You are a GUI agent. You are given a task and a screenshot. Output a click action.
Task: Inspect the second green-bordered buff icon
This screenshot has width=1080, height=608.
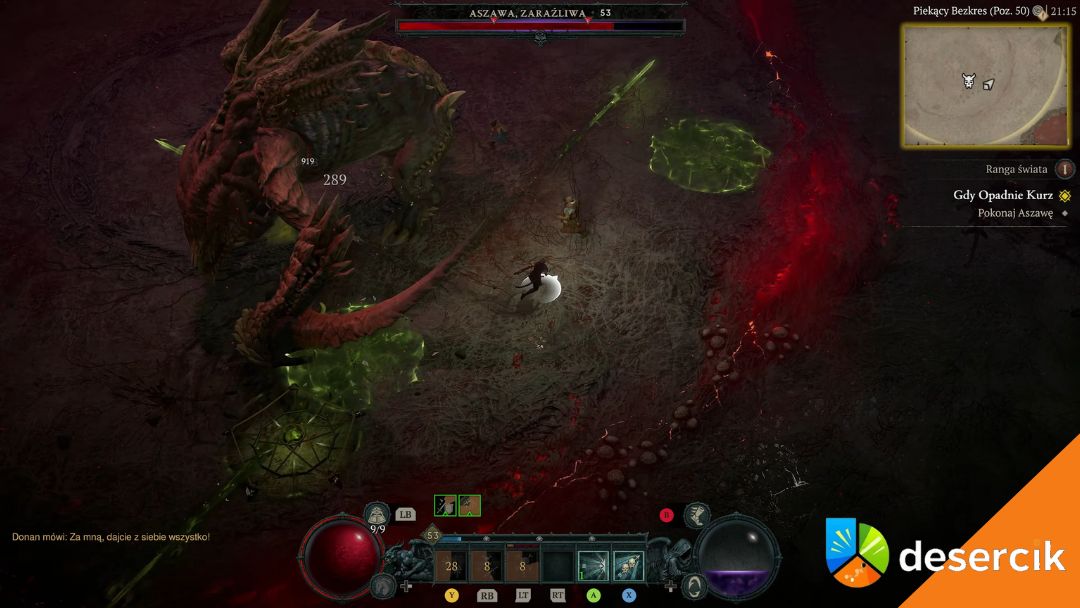click(470, 506)
